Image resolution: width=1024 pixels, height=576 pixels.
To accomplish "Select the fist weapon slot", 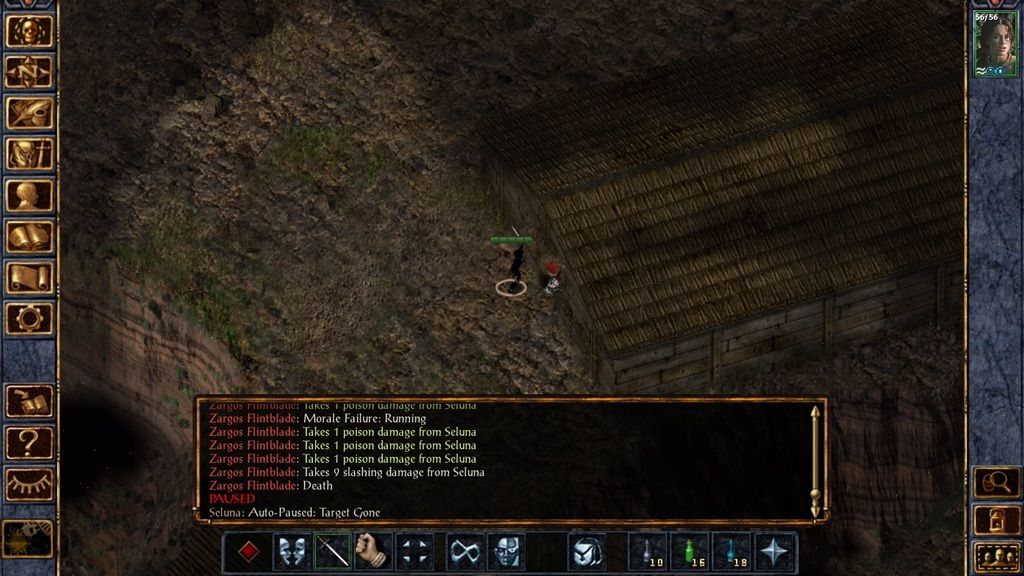I will (x=372, y=552).
